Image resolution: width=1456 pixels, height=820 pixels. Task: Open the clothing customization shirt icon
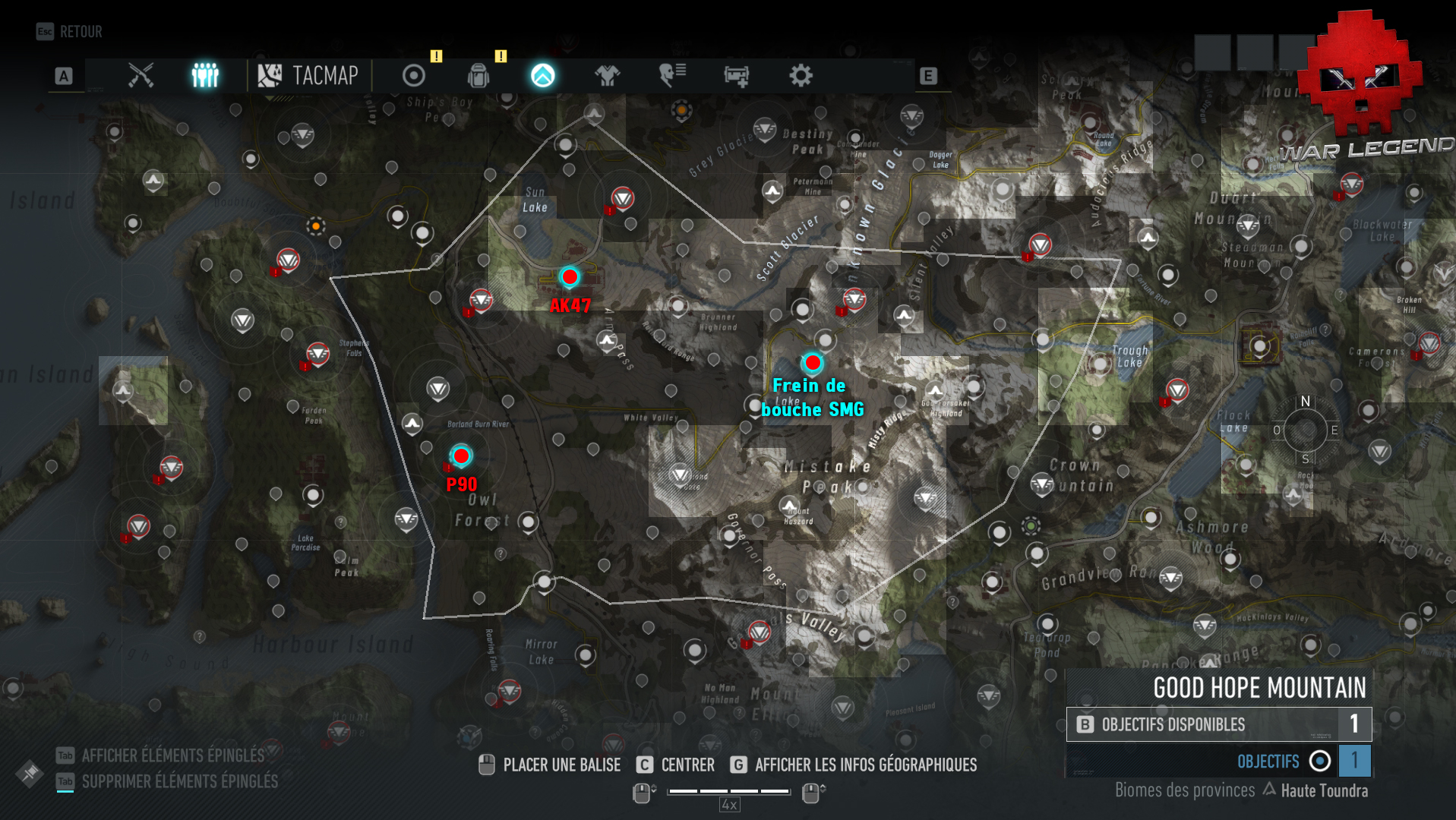tap(607, 76)
